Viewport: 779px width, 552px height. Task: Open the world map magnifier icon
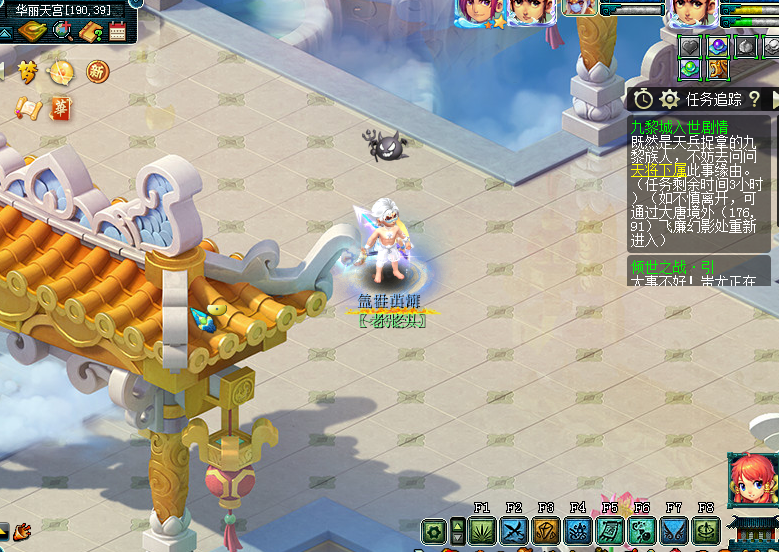click(63, 30)
